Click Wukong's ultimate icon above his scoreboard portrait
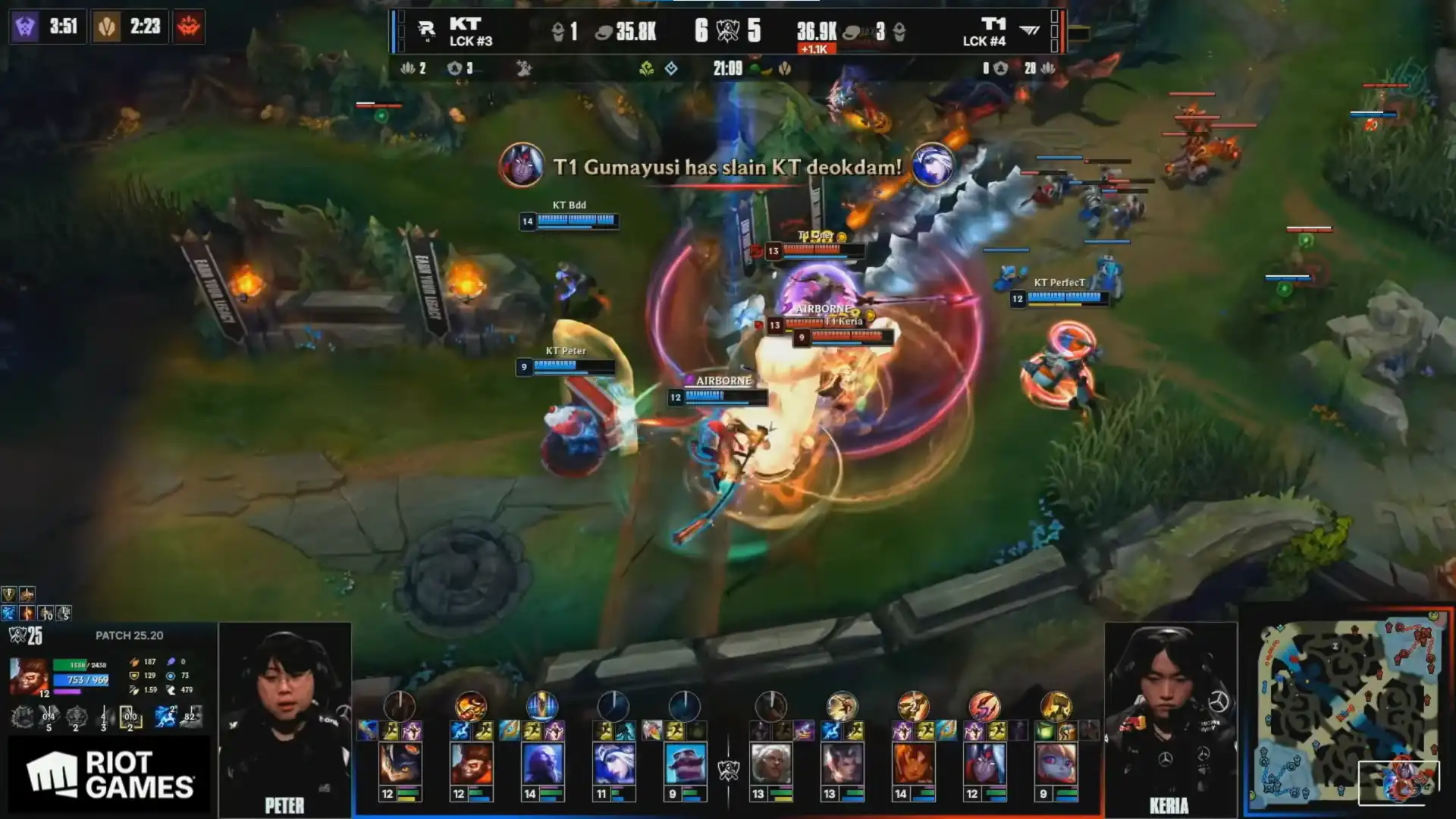 pyautogui.click(x=471, y=706)
